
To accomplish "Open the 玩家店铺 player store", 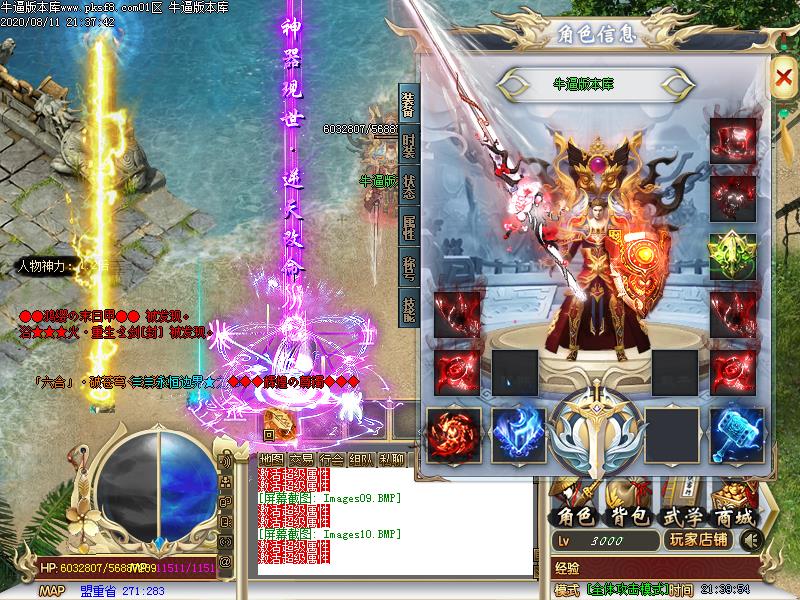I will 698,541.
